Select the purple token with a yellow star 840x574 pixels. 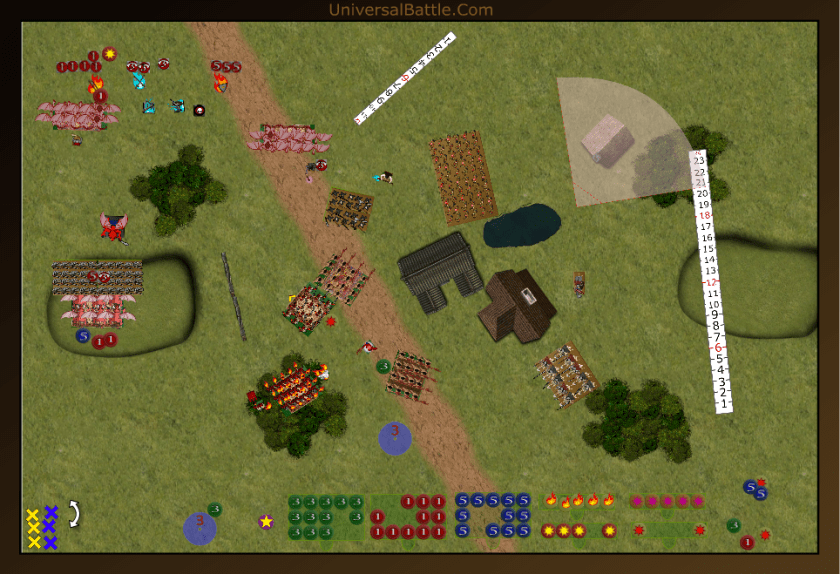(266, 521)
